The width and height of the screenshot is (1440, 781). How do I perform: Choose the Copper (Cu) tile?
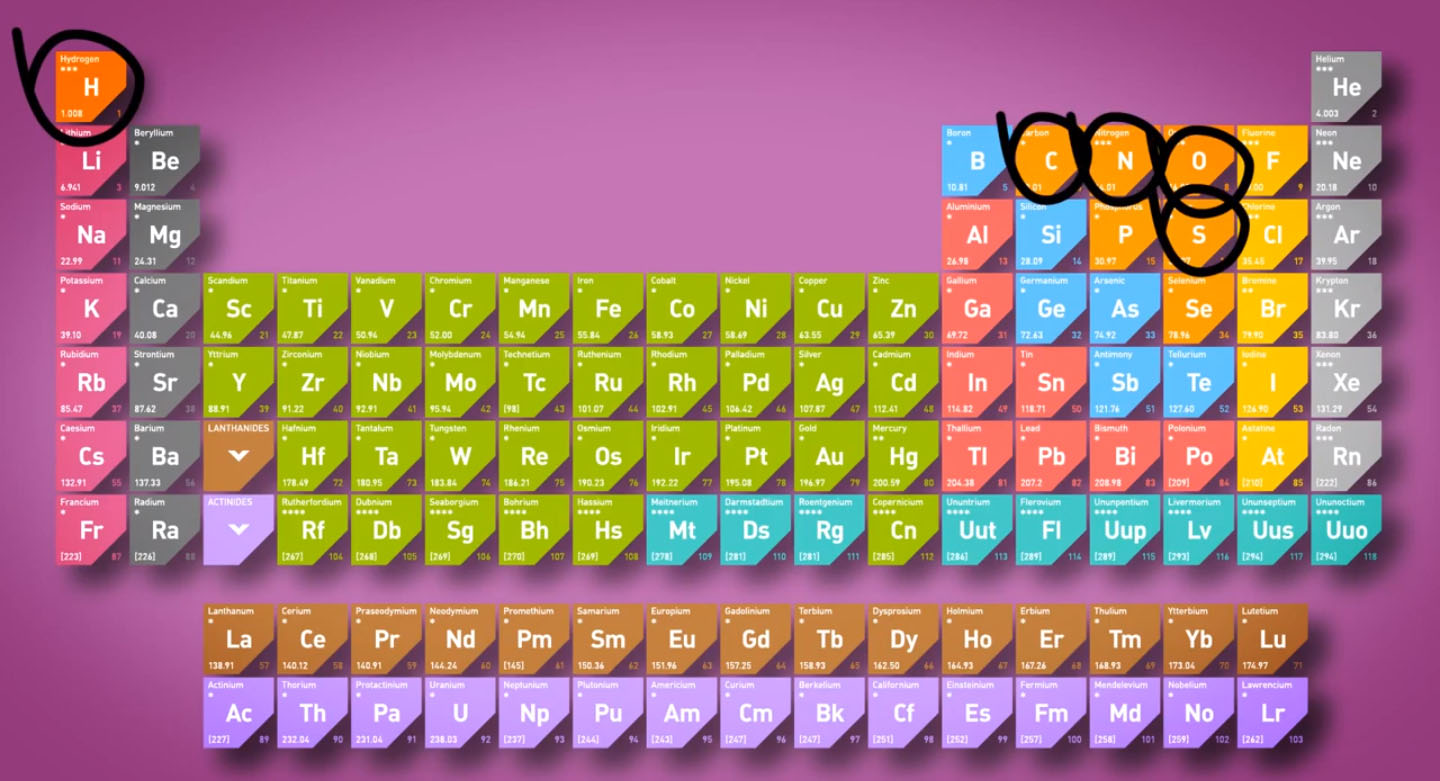(x=829, y=309)
